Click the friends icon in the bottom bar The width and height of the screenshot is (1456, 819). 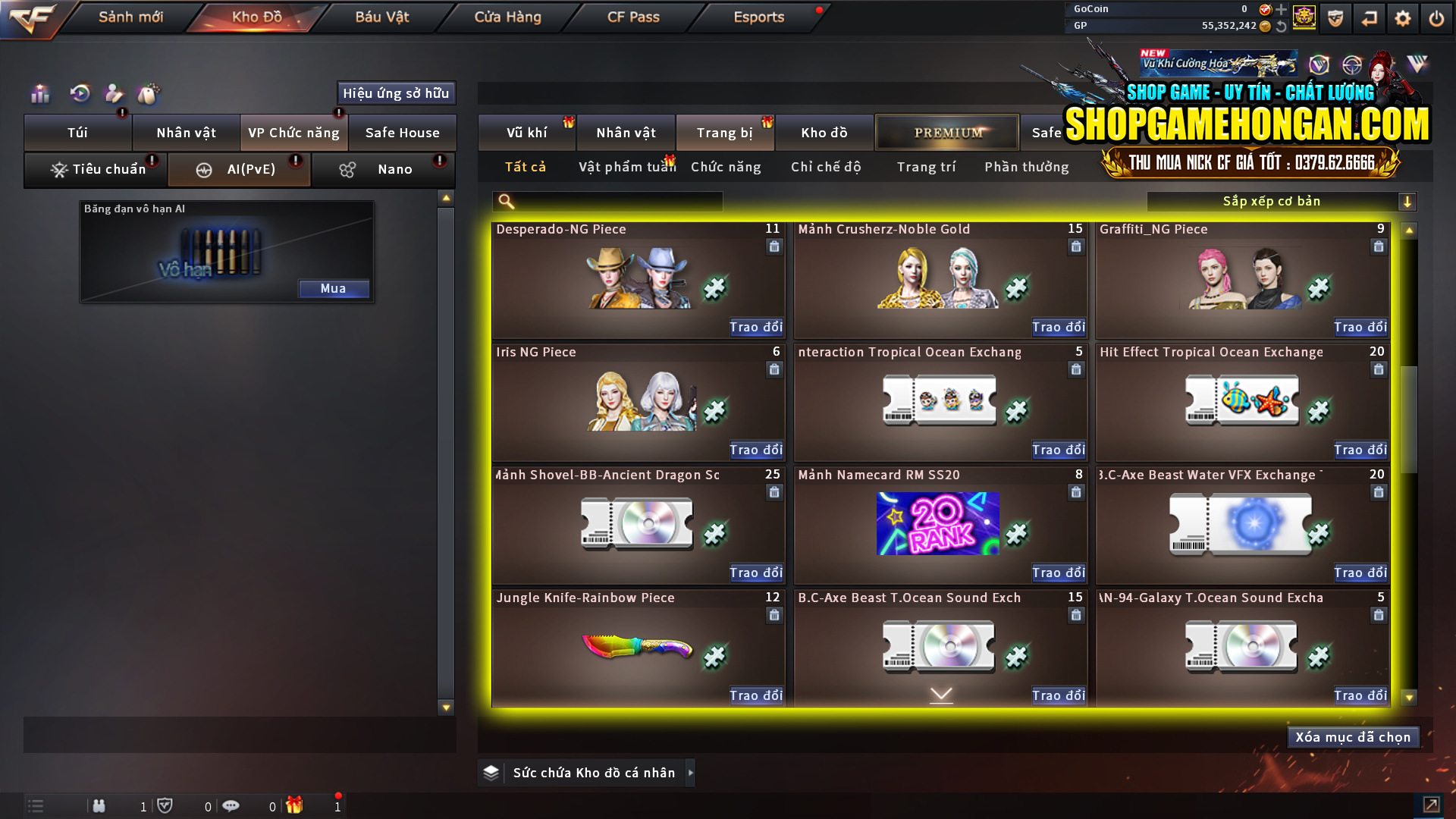[99, 806]
